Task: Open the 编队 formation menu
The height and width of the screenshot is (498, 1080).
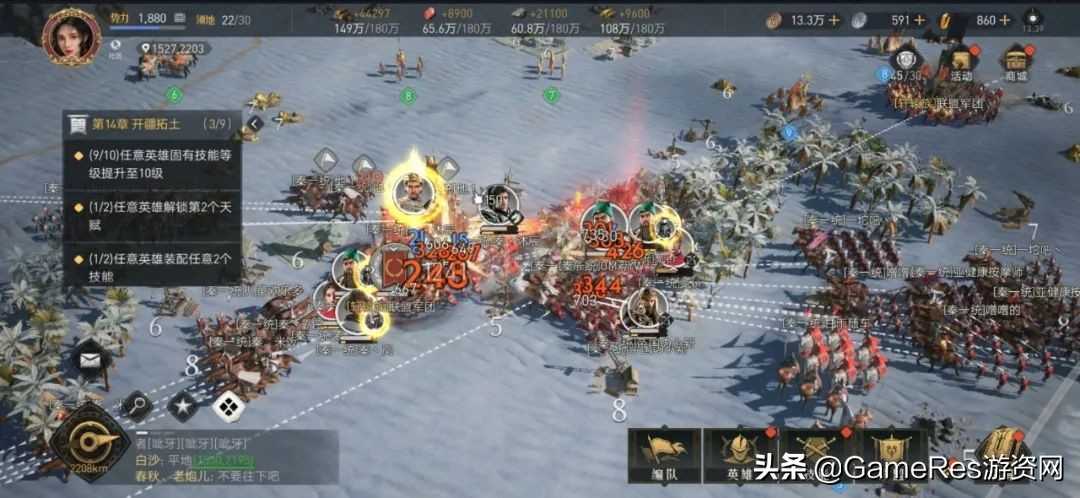Action: [x=664, y=457]
